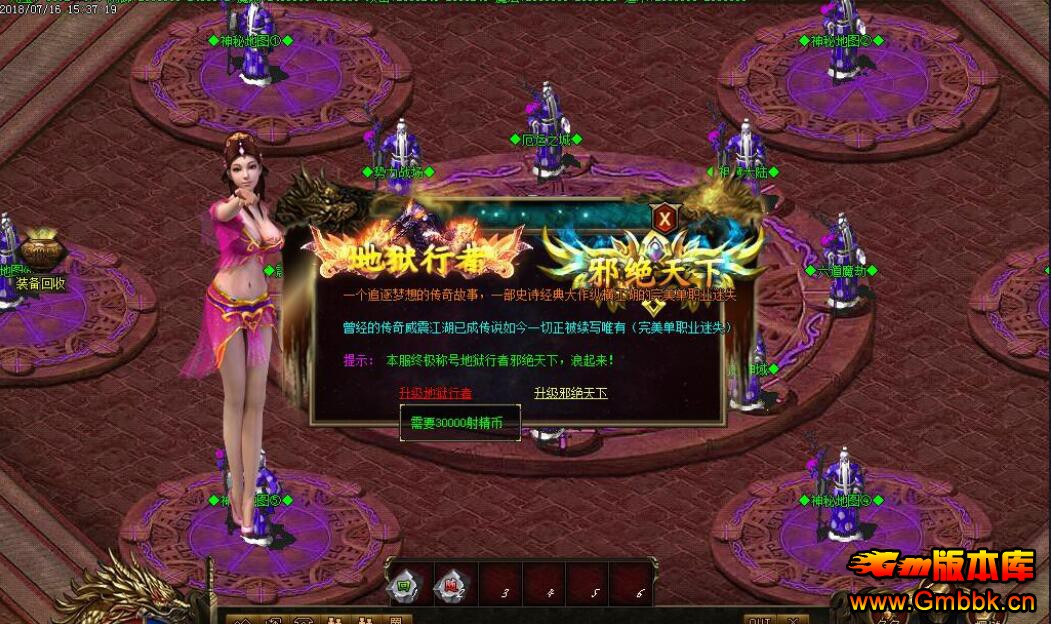Use the red stone in hotbar slot 2
This screenshot has height=624, width=1051.
(x=450, y=585)
